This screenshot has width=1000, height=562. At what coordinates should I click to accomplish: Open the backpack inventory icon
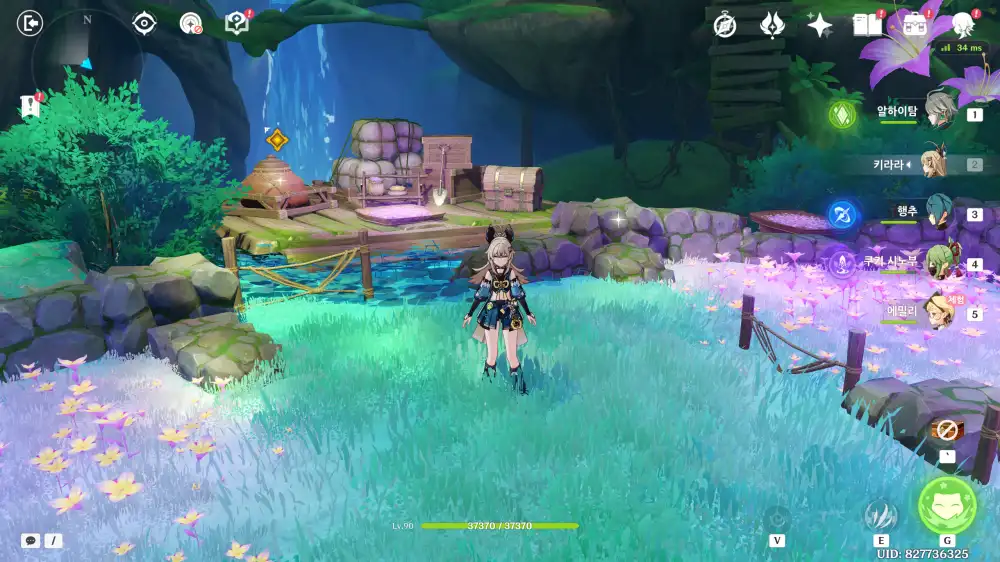(914, 25)
